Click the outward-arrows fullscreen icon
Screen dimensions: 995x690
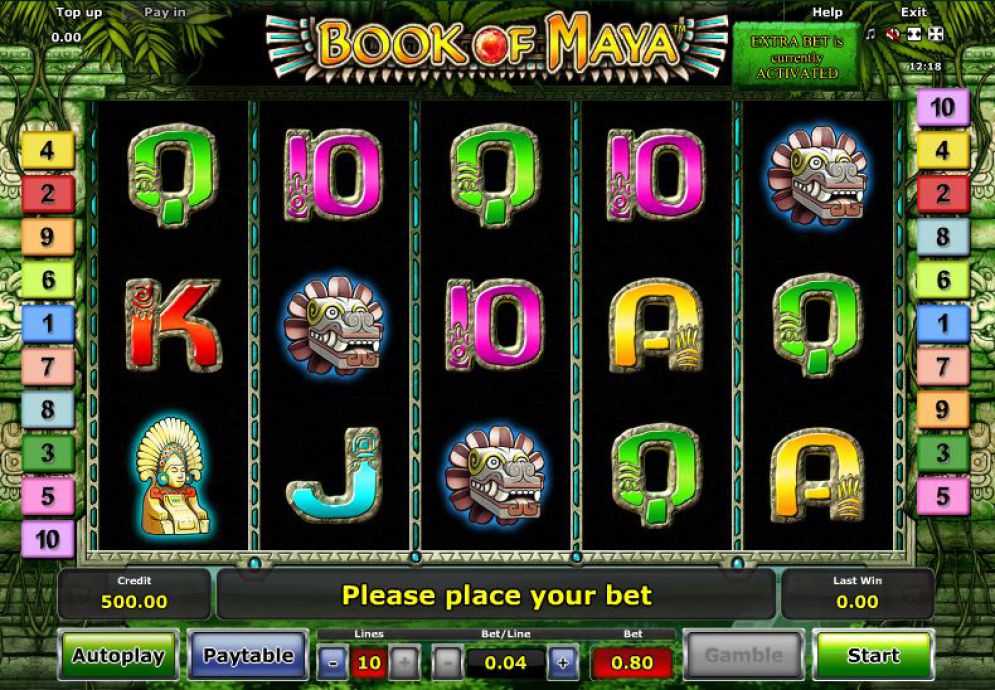point(937,34)
